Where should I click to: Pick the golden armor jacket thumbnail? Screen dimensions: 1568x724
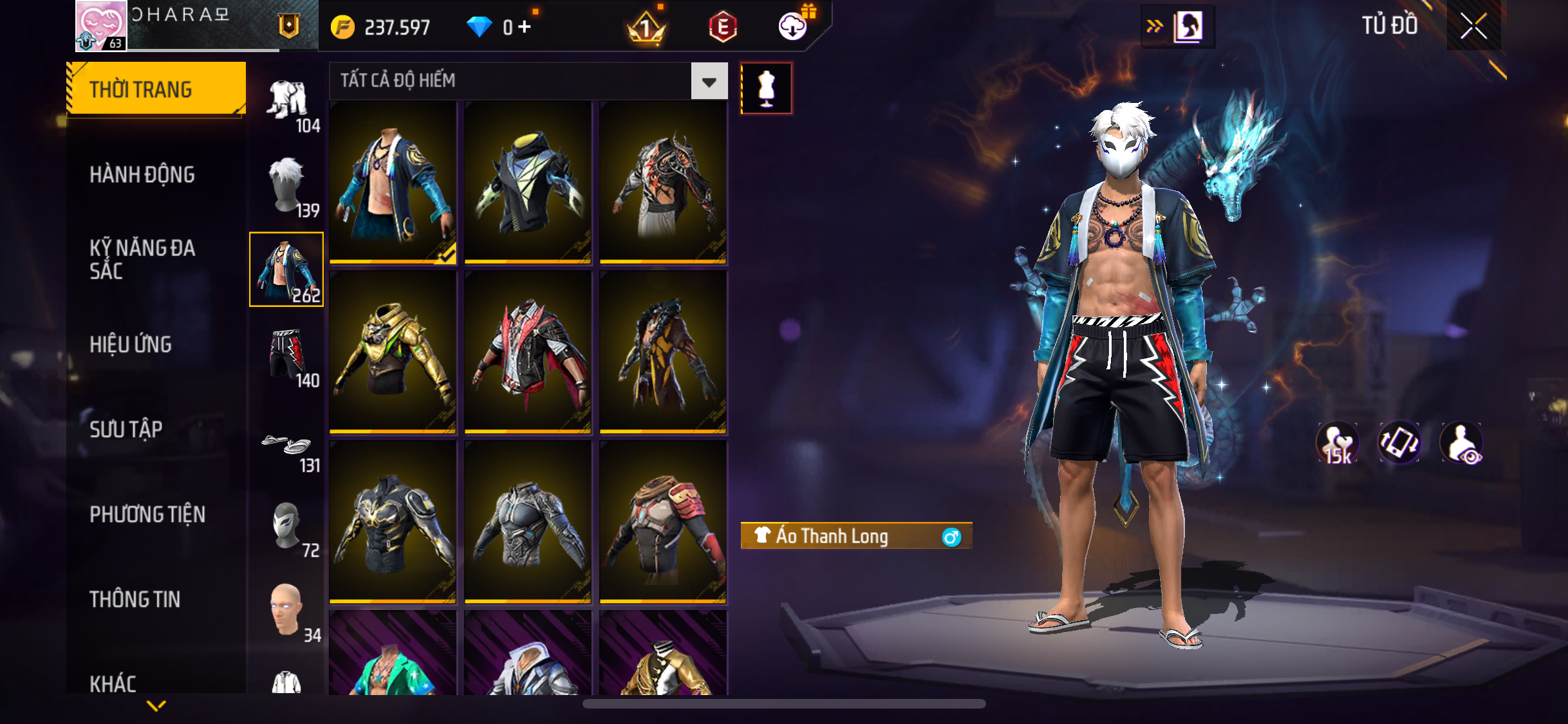click(x=393, y=351)
